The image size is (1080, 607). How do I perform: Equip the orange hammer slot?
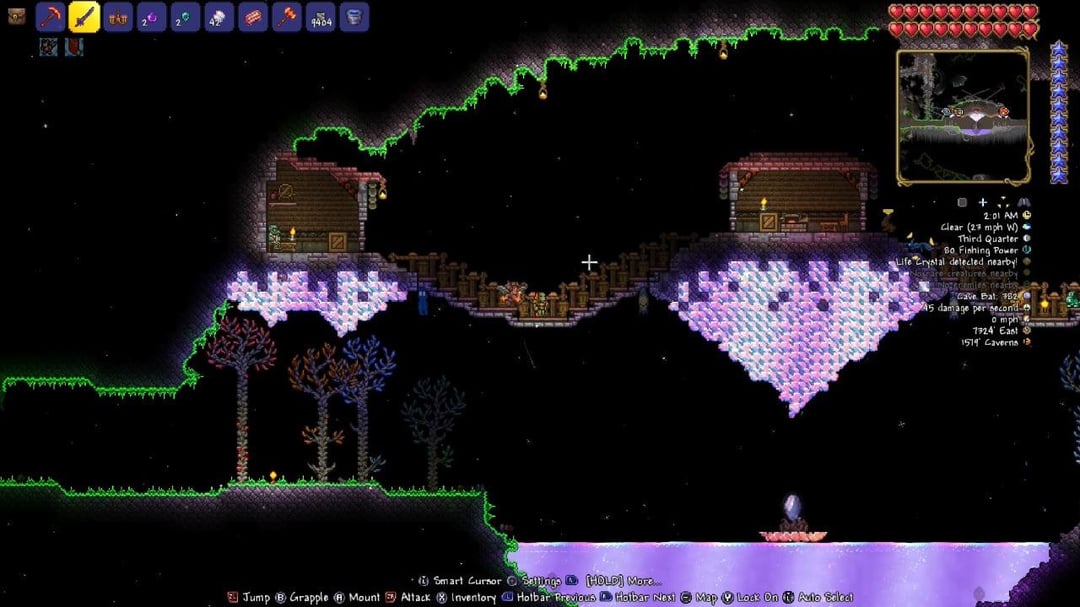tap(287, 17)
